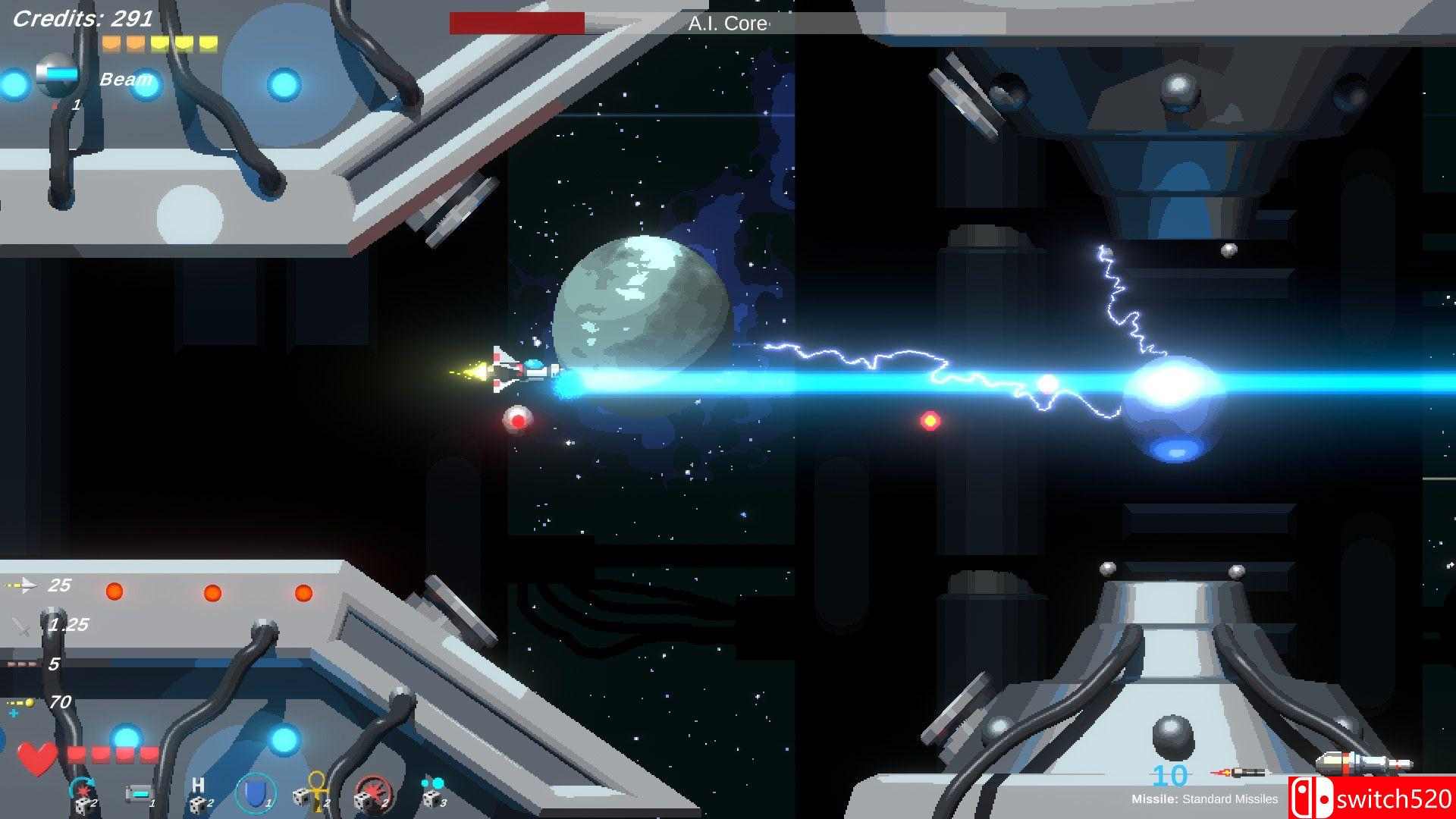1456x819 pixels.
Task: Click the Standard Missiles icon
Action: click(1238, 773)
